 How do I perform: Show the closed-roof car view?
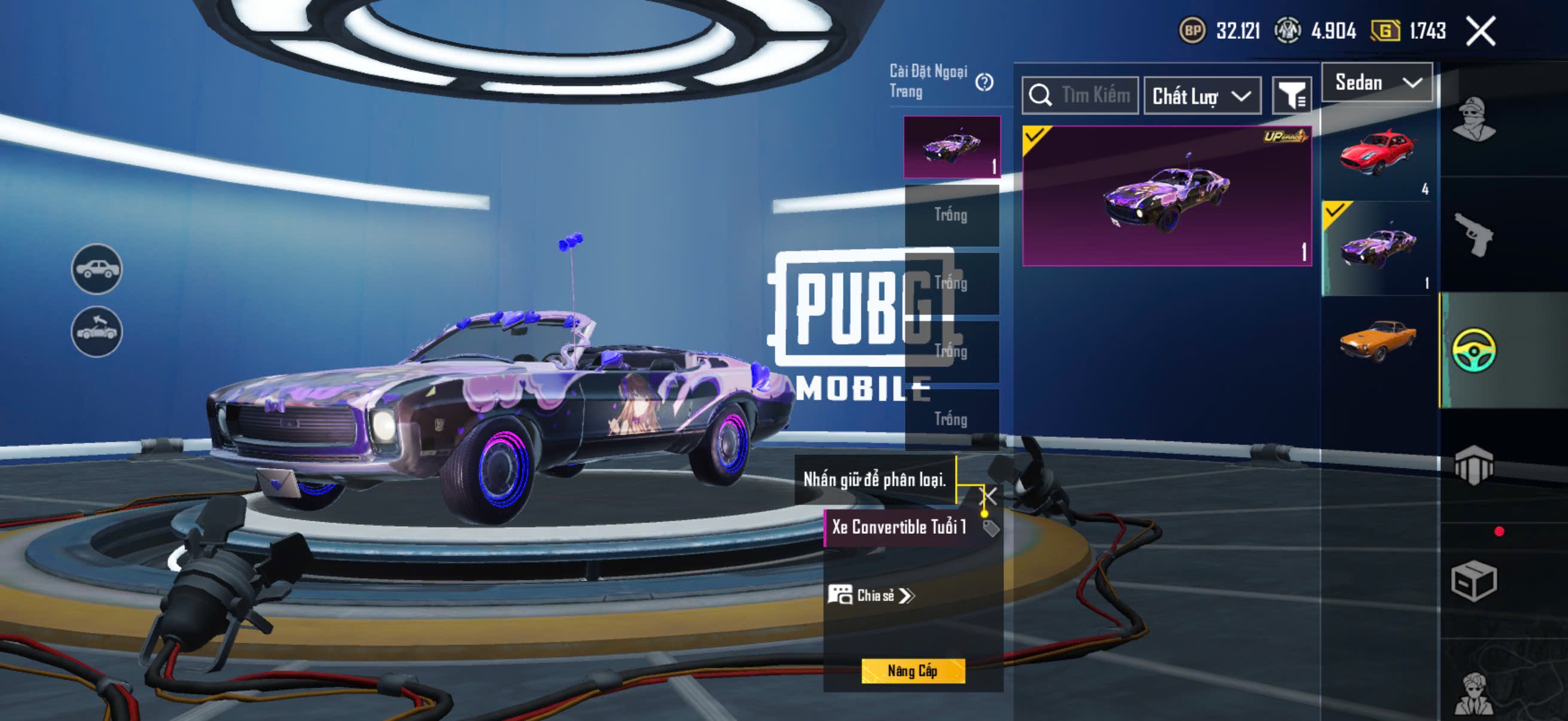pos(97,269)
